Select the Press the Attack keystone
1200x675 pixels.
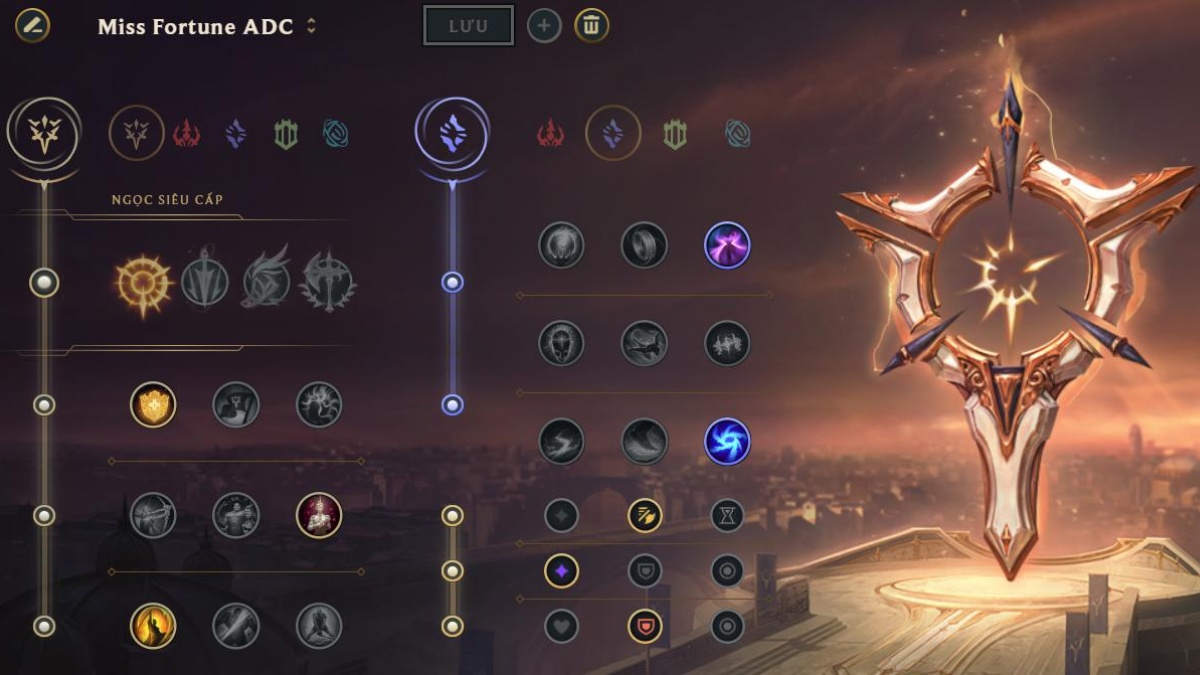coord(143,283)
